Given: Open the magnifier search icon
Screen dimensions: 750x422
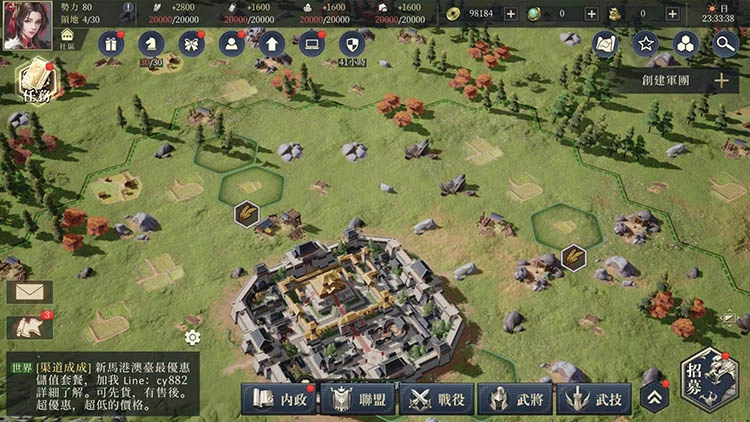Looking at the screenshot, I should point(727,44).
